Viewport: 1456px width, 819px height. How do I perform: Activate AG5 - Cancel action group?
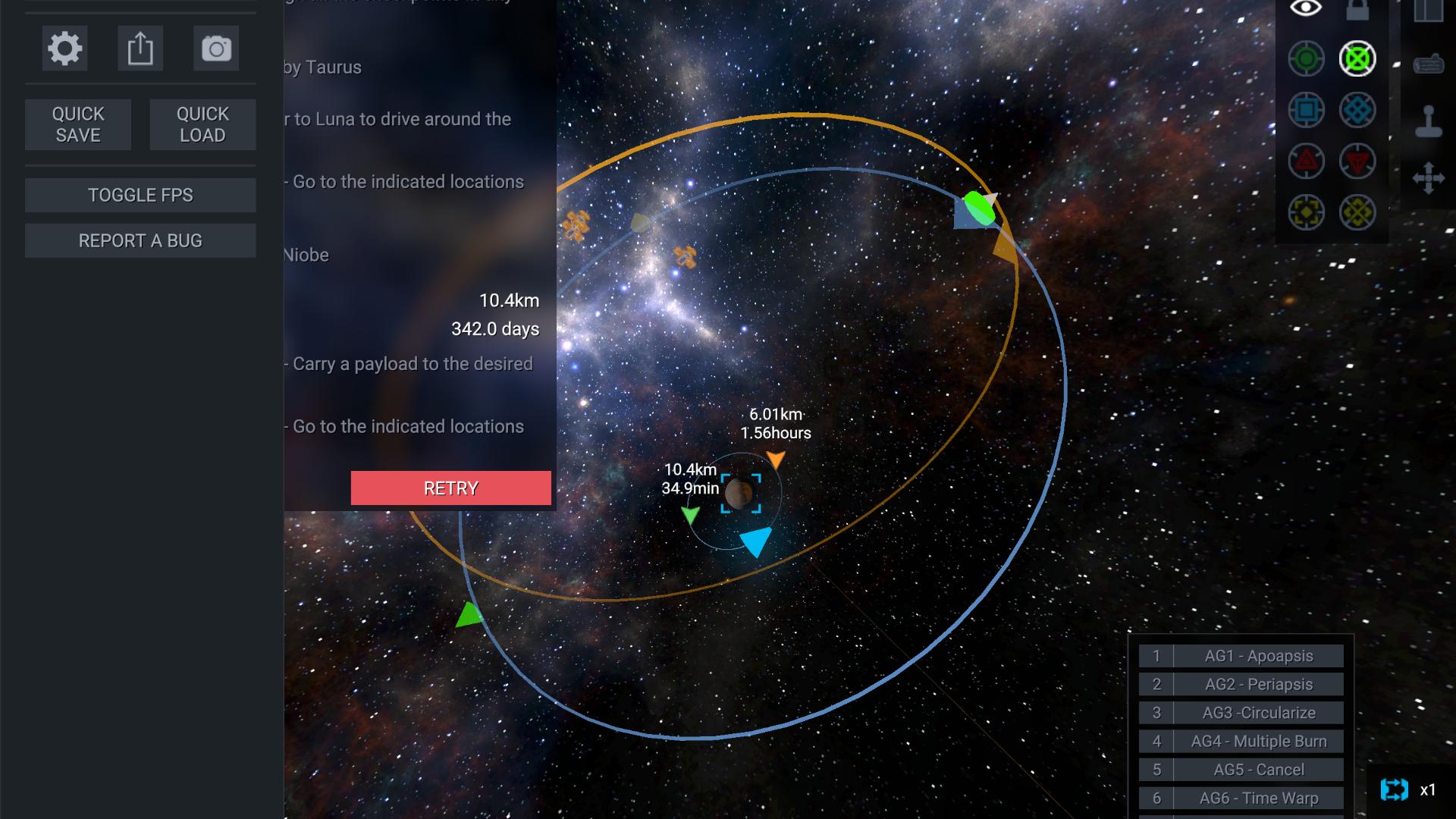(x=1258, y=770)
